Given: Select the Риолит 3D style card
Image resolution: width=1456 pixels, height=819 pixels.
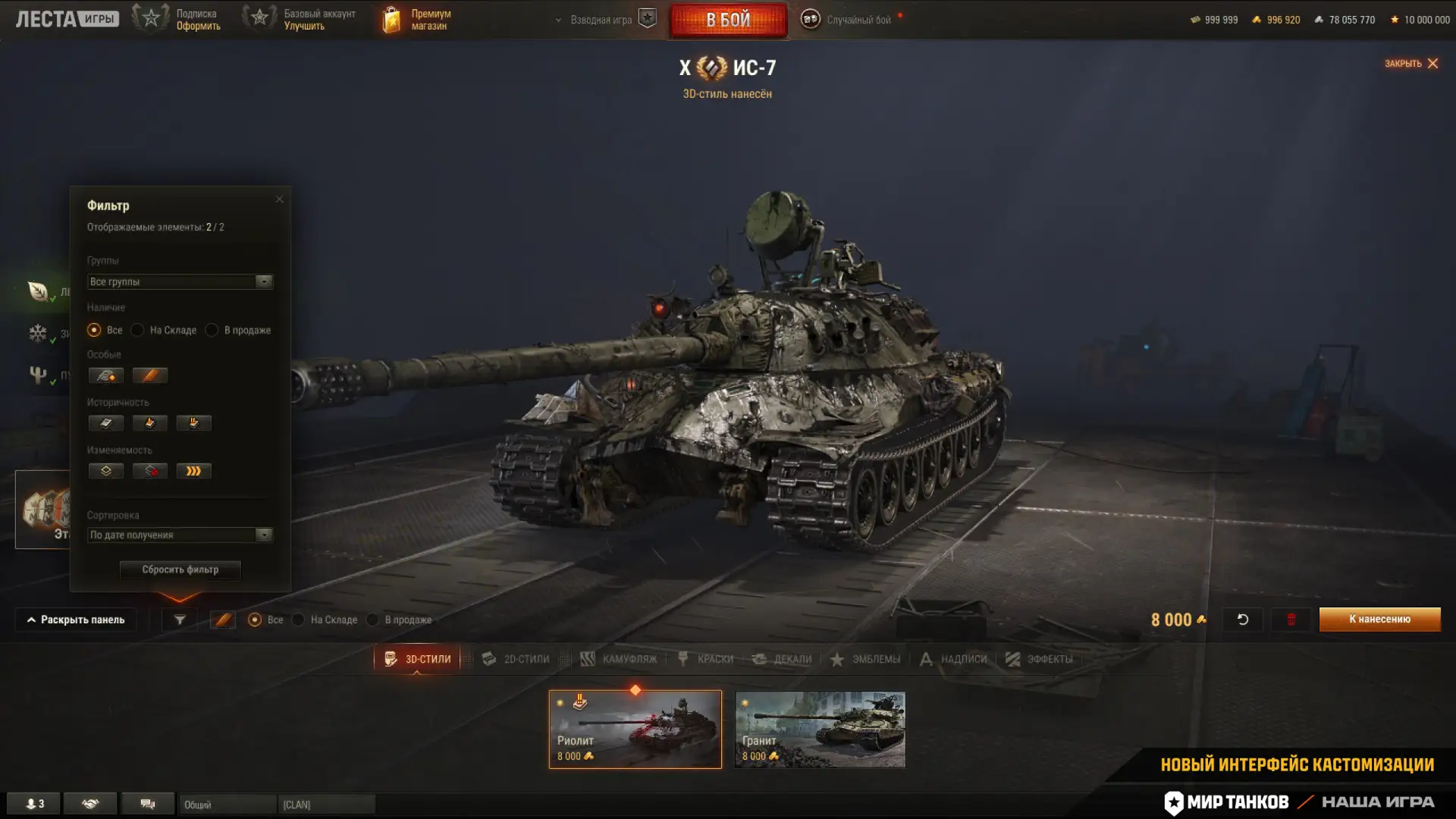Looking at the screenshot, I should (x=635, y=729).
